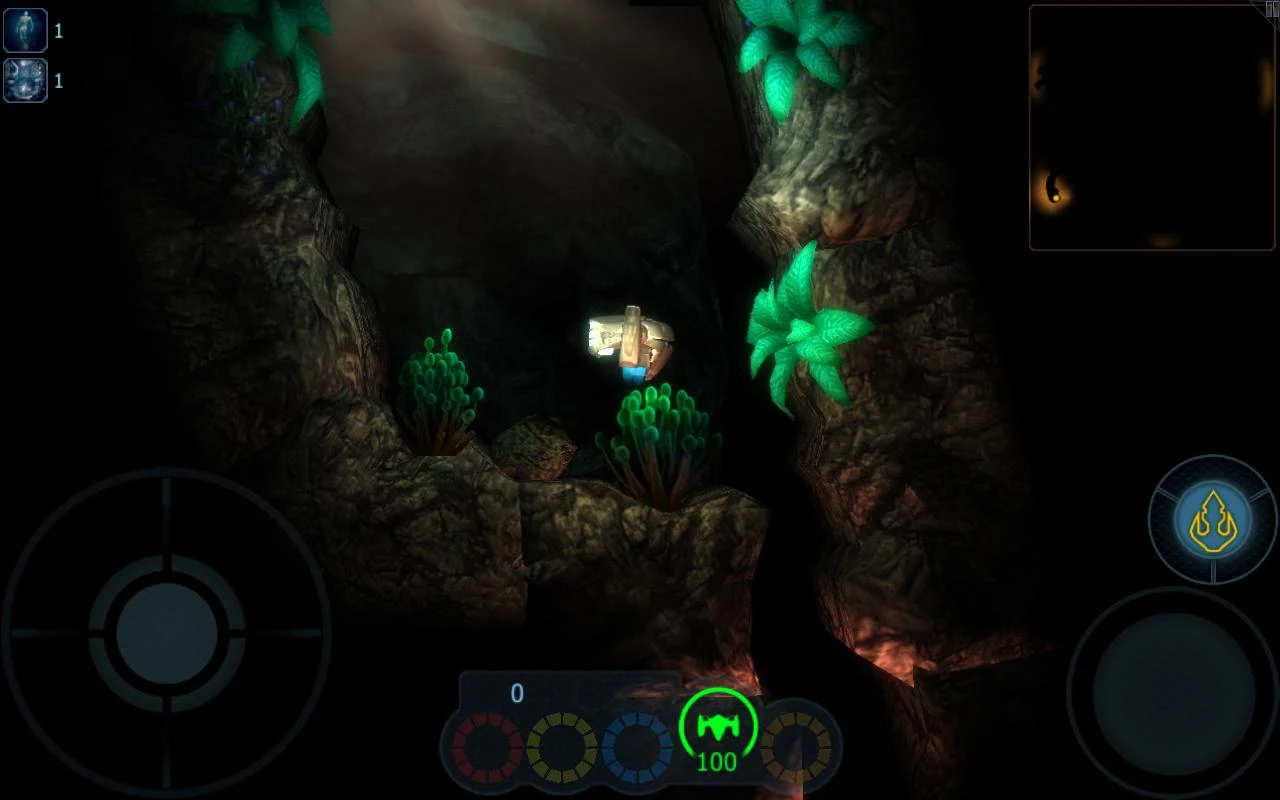Select the humanoid figure inventory icon

25,29
